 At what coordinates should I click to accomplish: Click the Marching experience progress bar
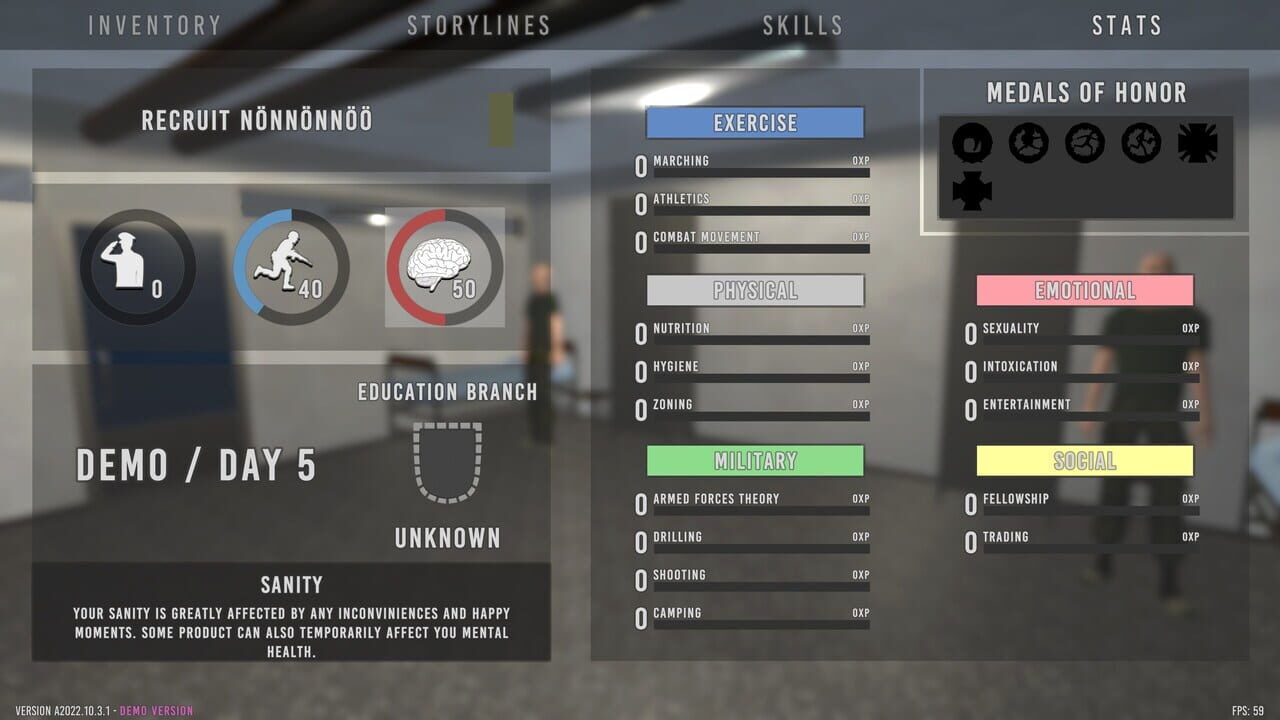coord(760,173)
